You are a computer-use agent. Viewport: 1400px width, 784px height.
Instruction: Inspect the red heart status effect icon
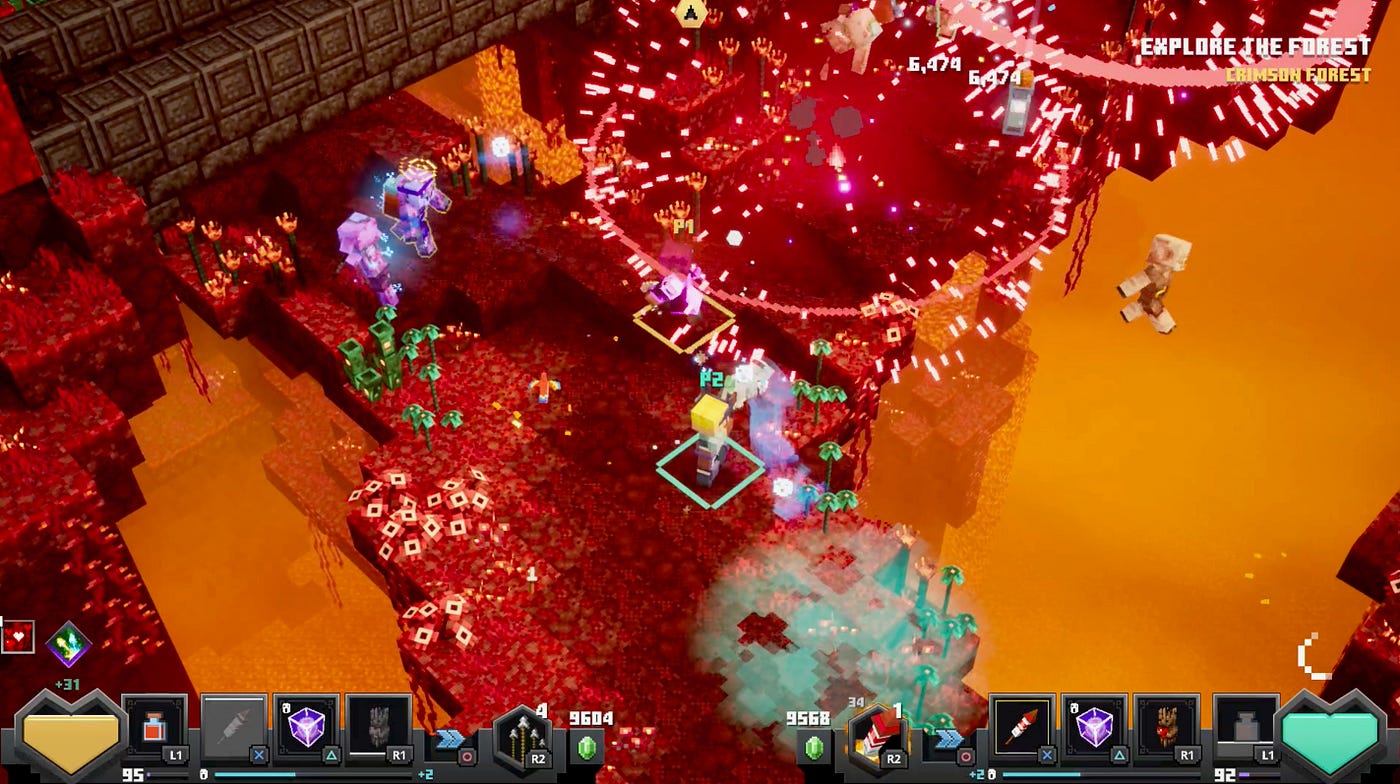click(x=17, y=637)
